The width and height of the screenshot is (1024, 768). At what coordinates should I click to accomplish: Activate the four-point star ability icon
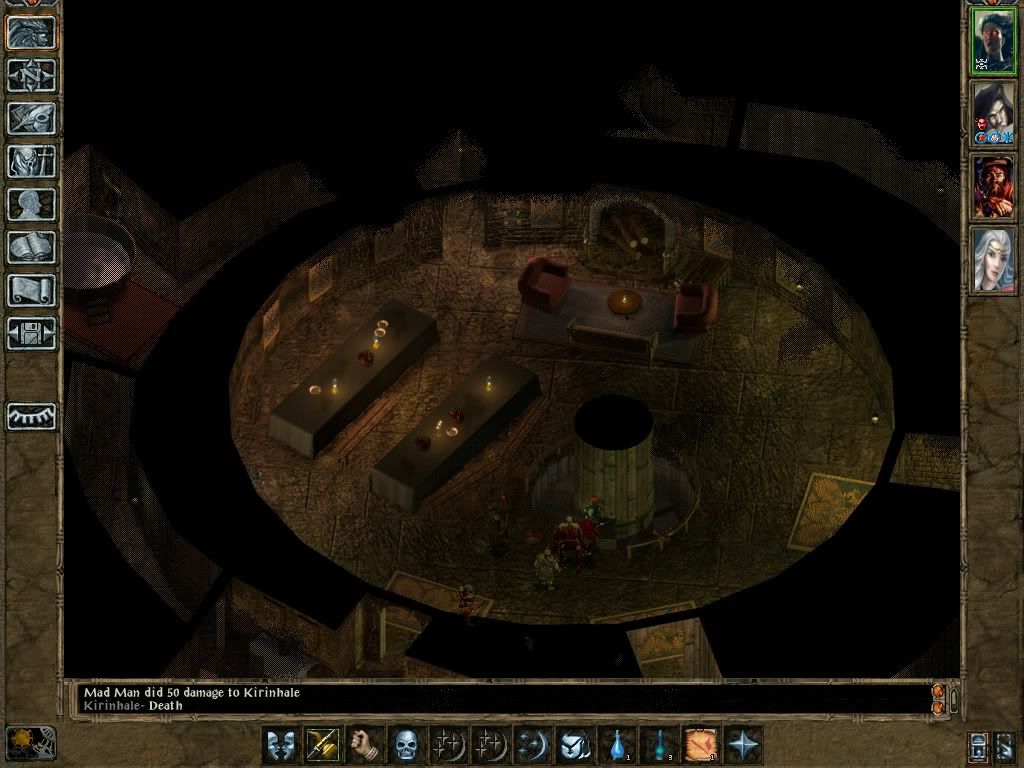coord(744,745)
